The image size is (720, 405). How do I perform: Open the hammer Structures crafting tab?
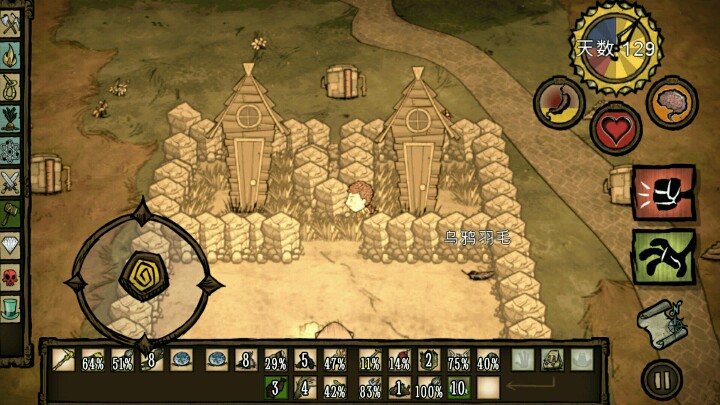[11, 213]
